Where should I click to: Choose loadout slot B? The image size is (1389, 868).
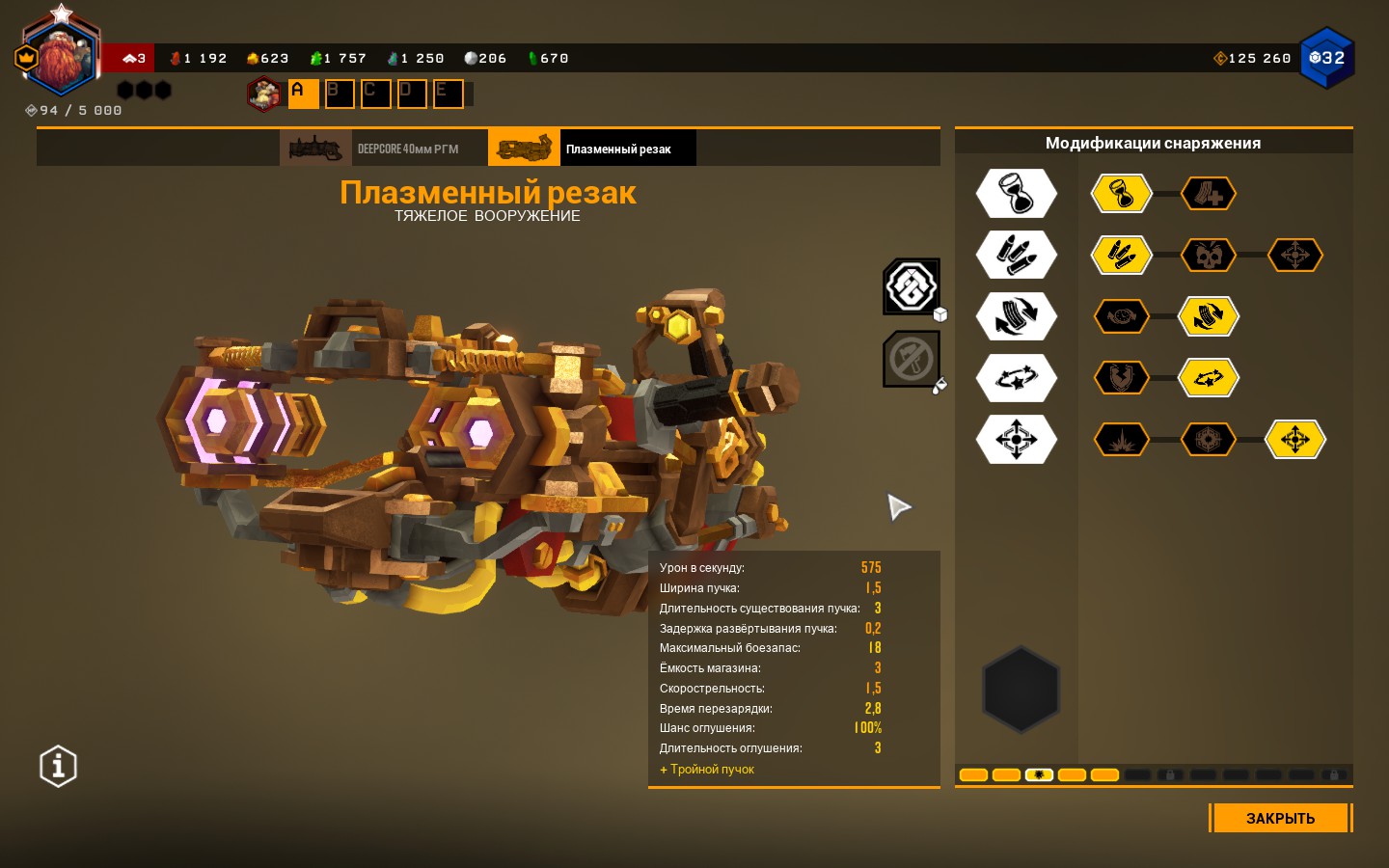tap(339, 94)
